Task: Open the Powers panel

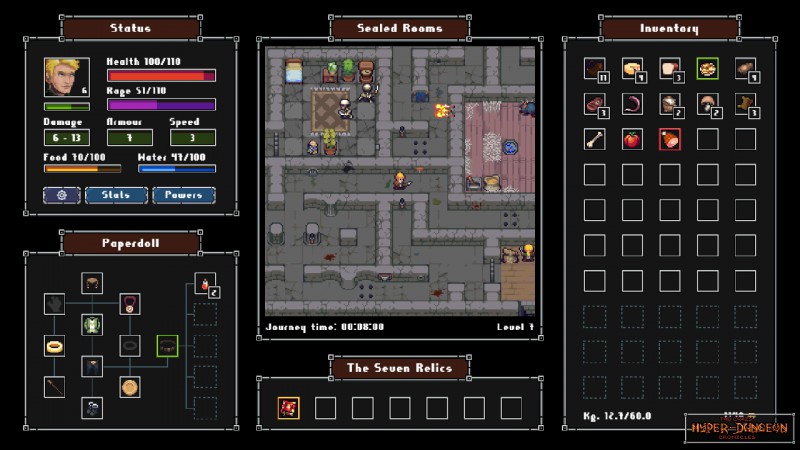Action: (184, 195)
